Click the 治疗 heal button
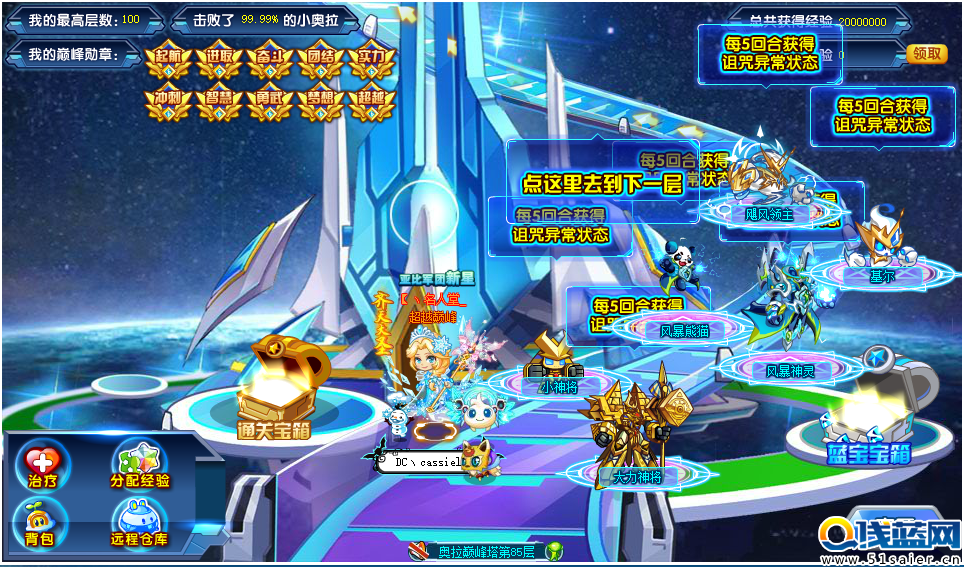Screen dimensions: 964x567 click(43, 466)
